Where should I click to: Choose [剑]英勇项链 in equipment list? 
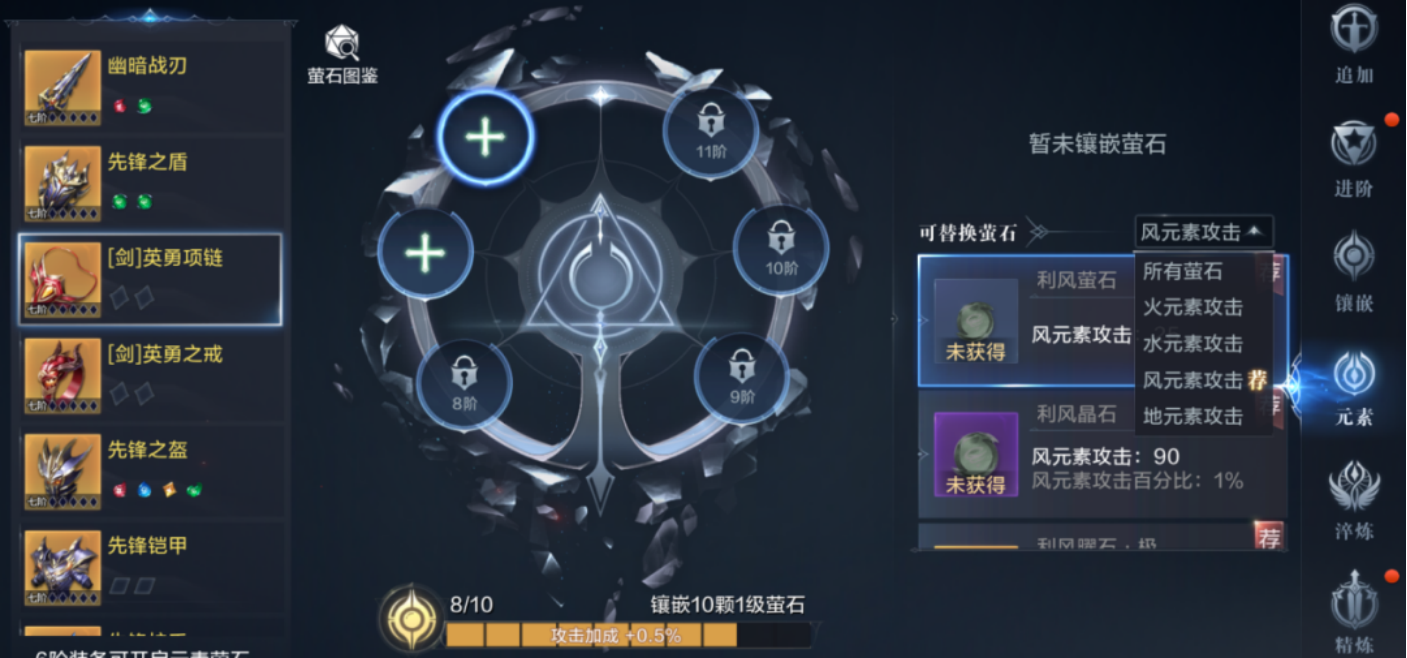coord(150,279)
